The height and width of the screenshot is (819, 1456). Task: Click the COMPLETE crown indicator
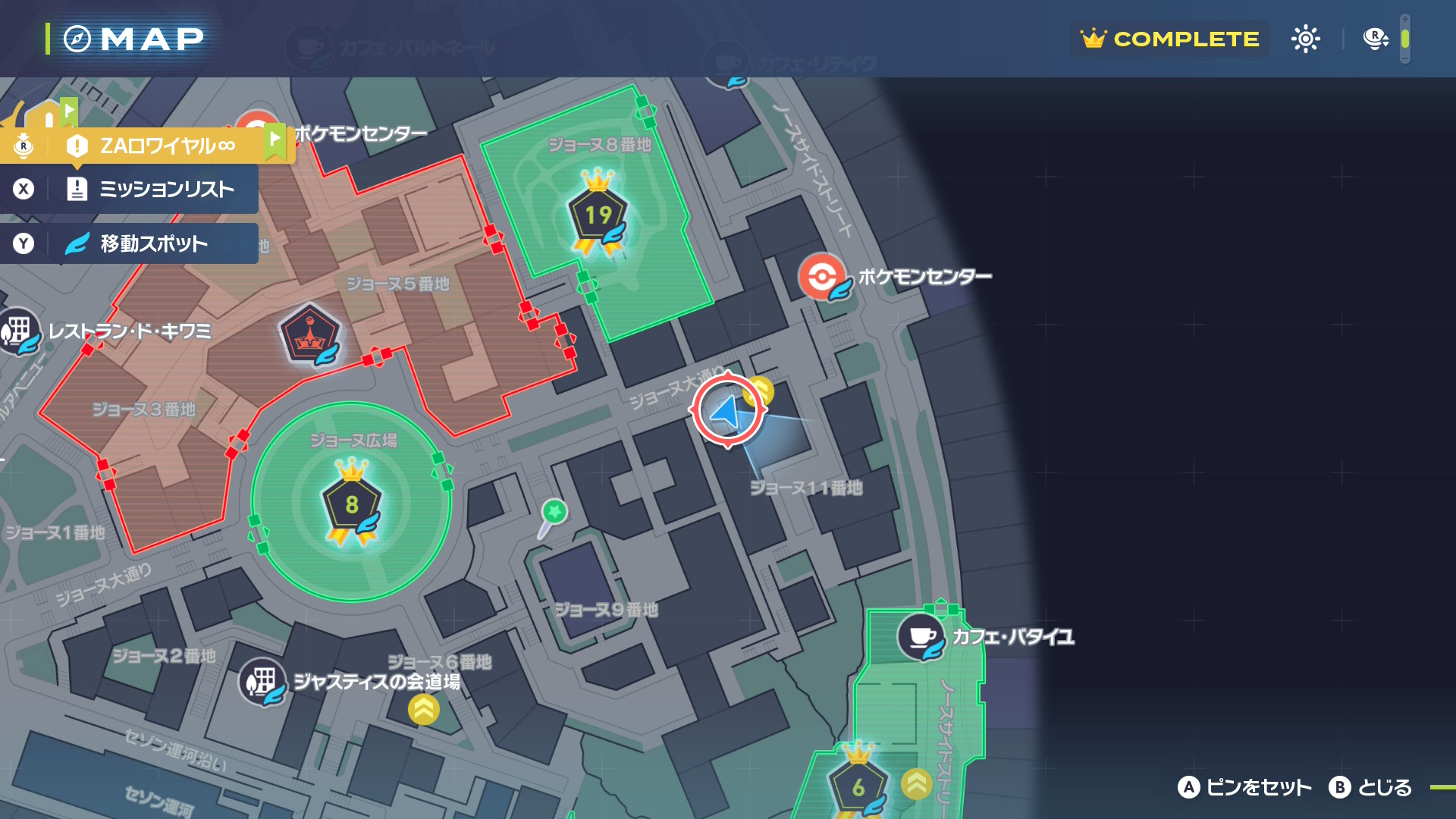click(x=1170, y=39)
